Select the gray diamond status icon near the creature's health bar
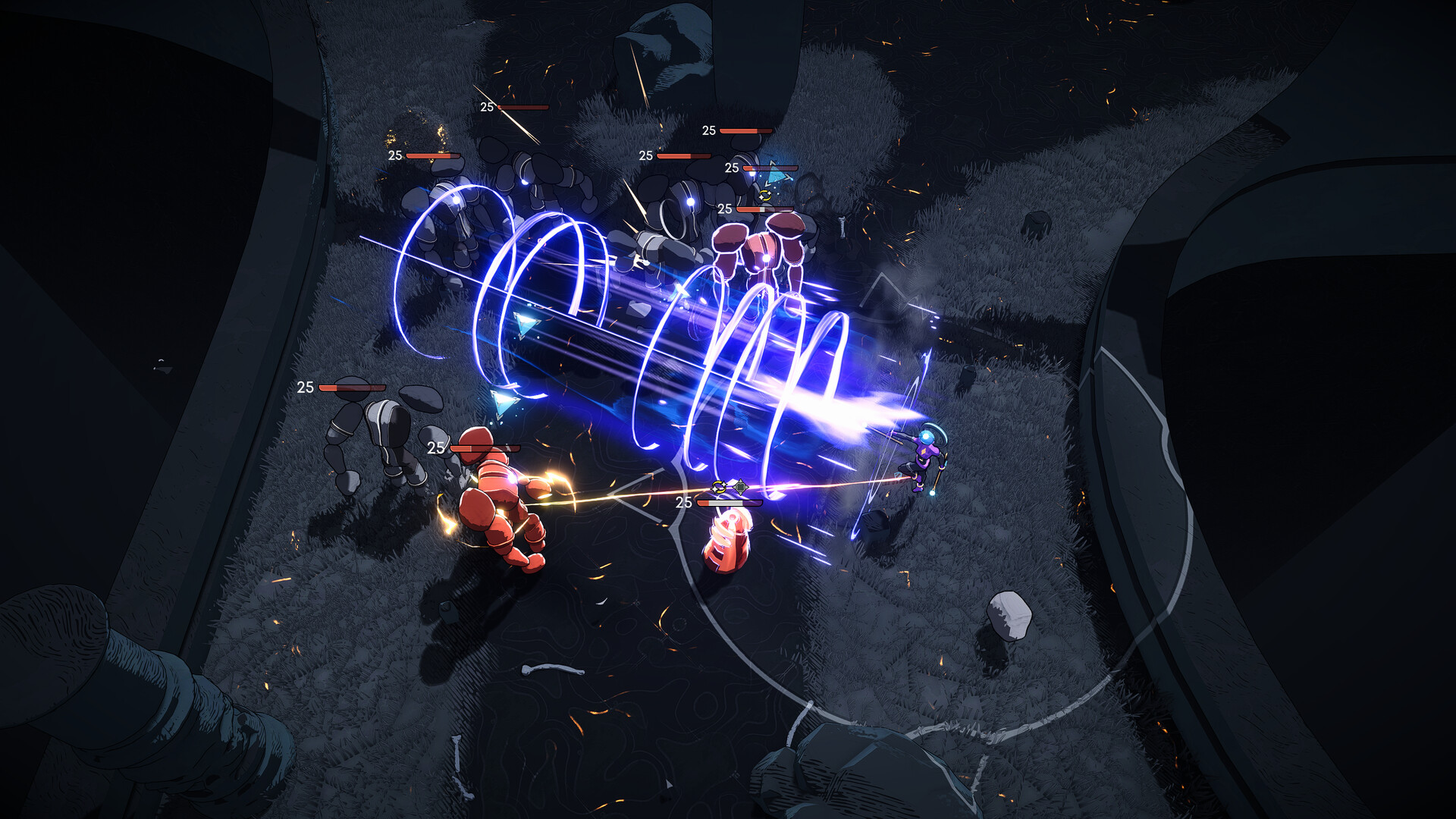1456x819 pixels. [x=741, y=487]
